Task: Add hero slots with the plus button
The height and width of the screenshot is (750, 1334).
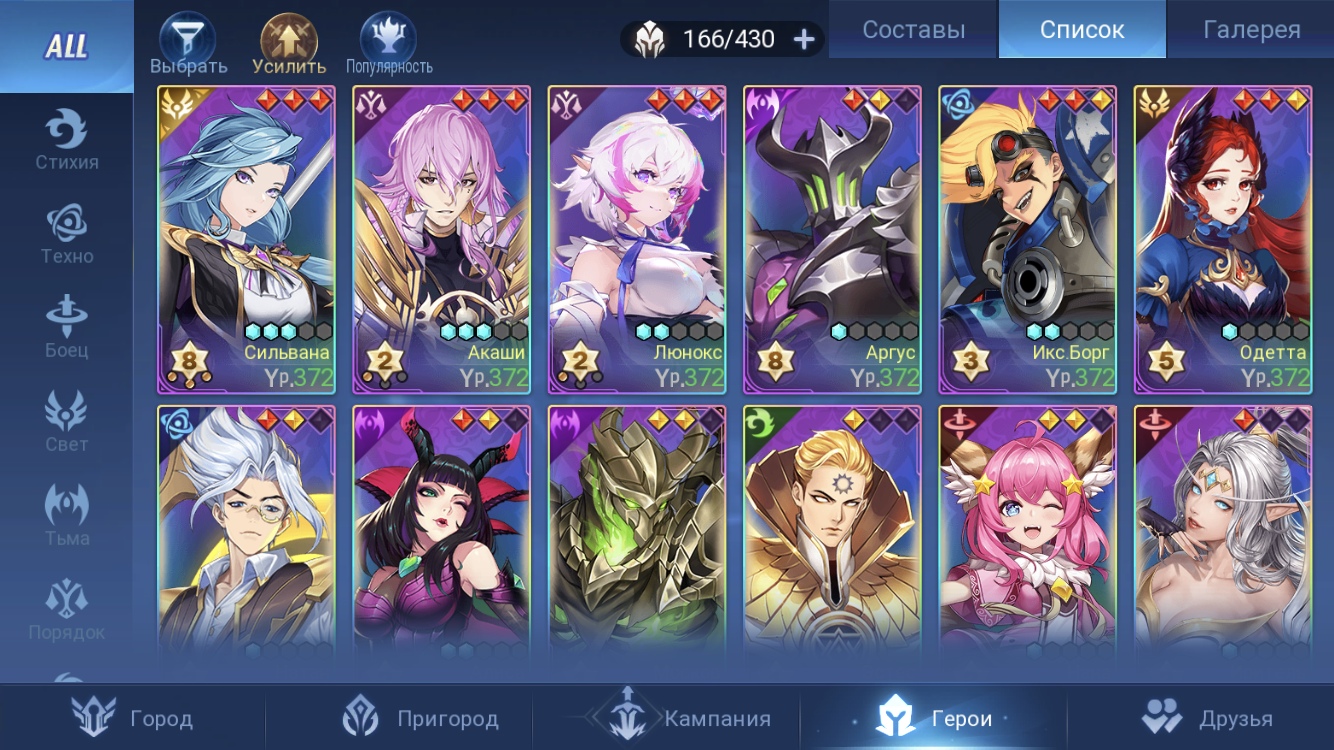Action: (x=804, y=39)
